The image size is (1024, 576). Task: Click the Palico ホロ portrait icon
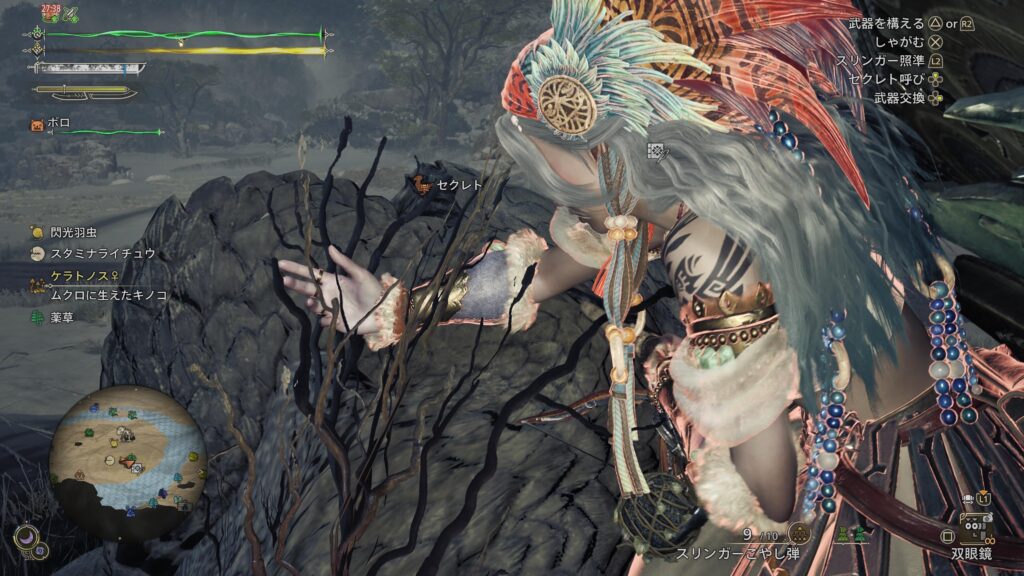(x=38, y=125)
